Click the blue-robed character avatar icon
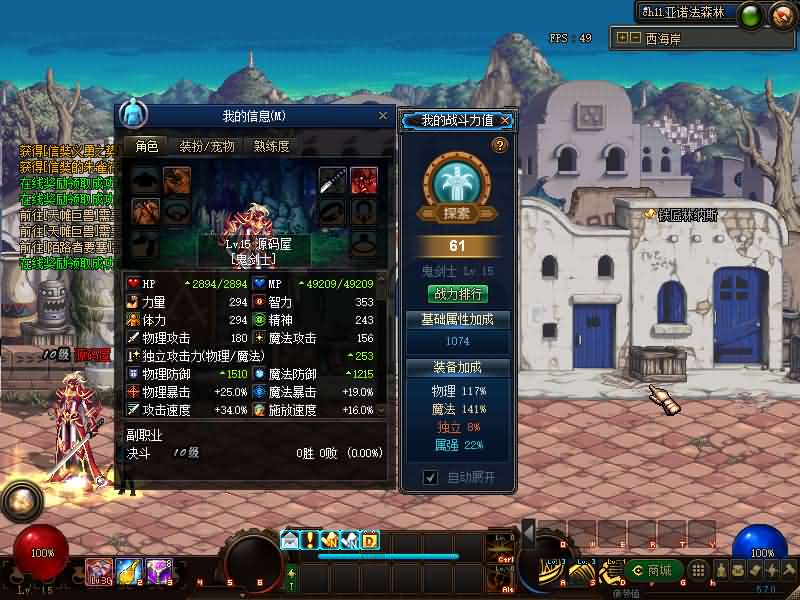 (x=132, y=114)
